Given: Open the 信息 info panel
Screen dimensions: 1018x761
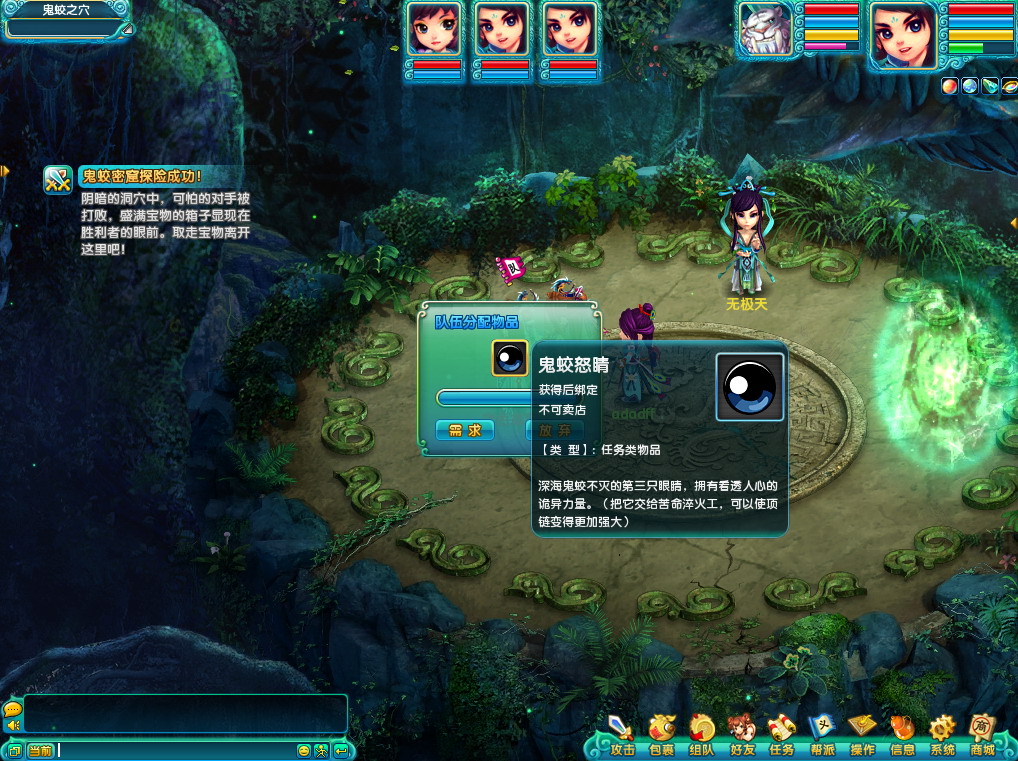Looking at the screenshot, I should [x=902, y=736].
